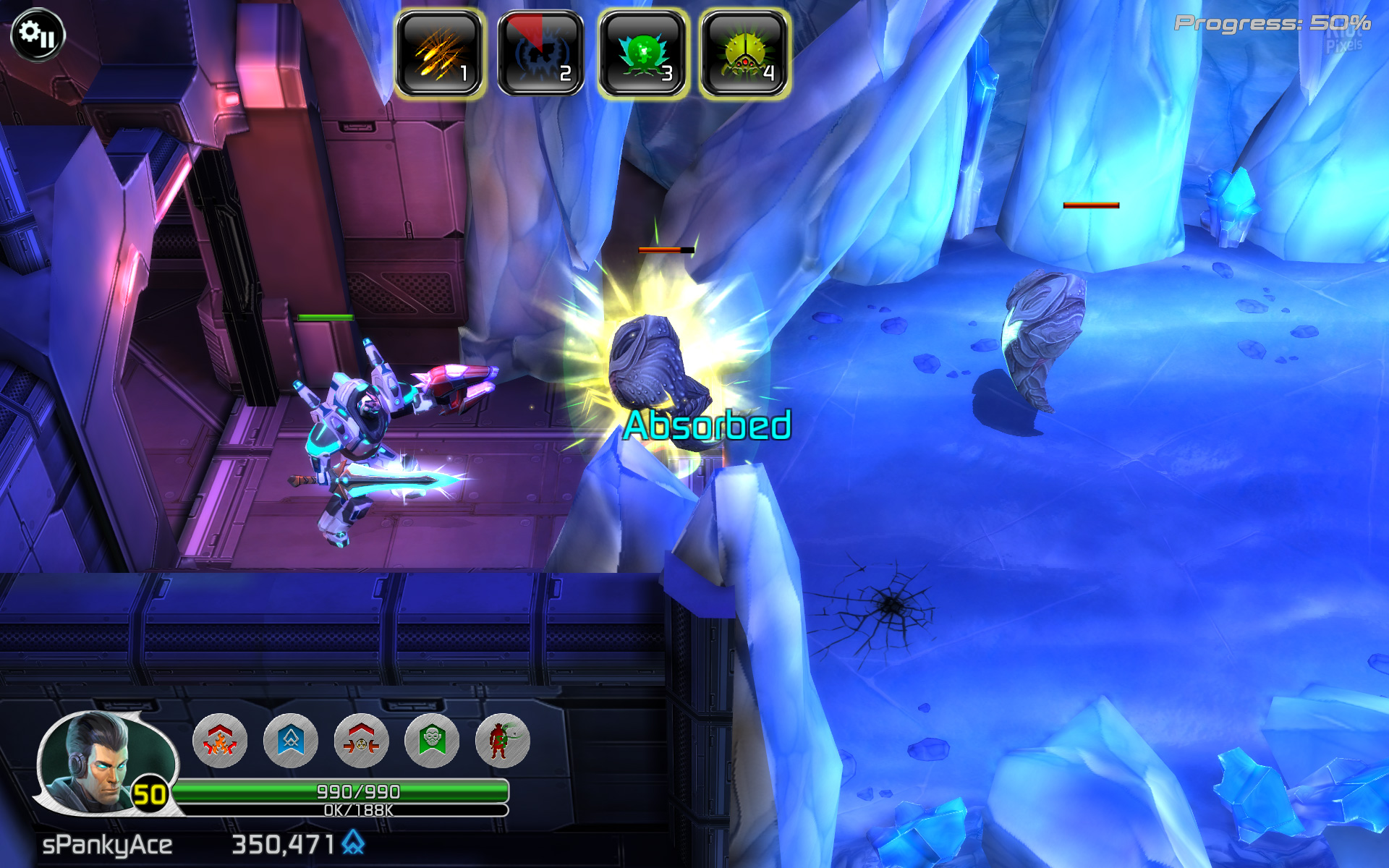This screenshot has width=1389, height=868.
Task: Select the green gas mask buff icon
Action: pos(432,740)
